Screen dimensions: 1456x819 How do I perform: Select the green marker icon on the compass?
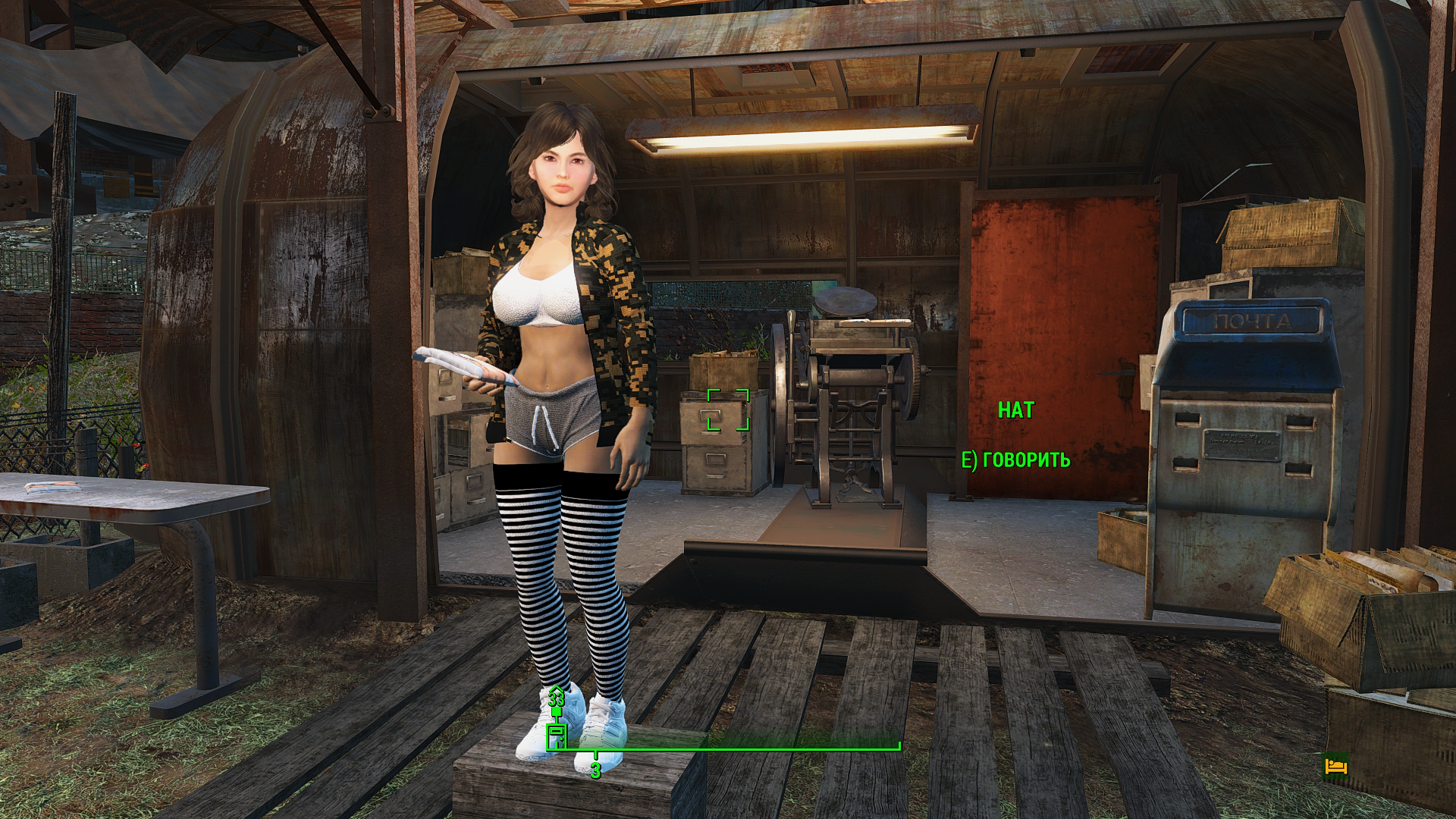557,734
